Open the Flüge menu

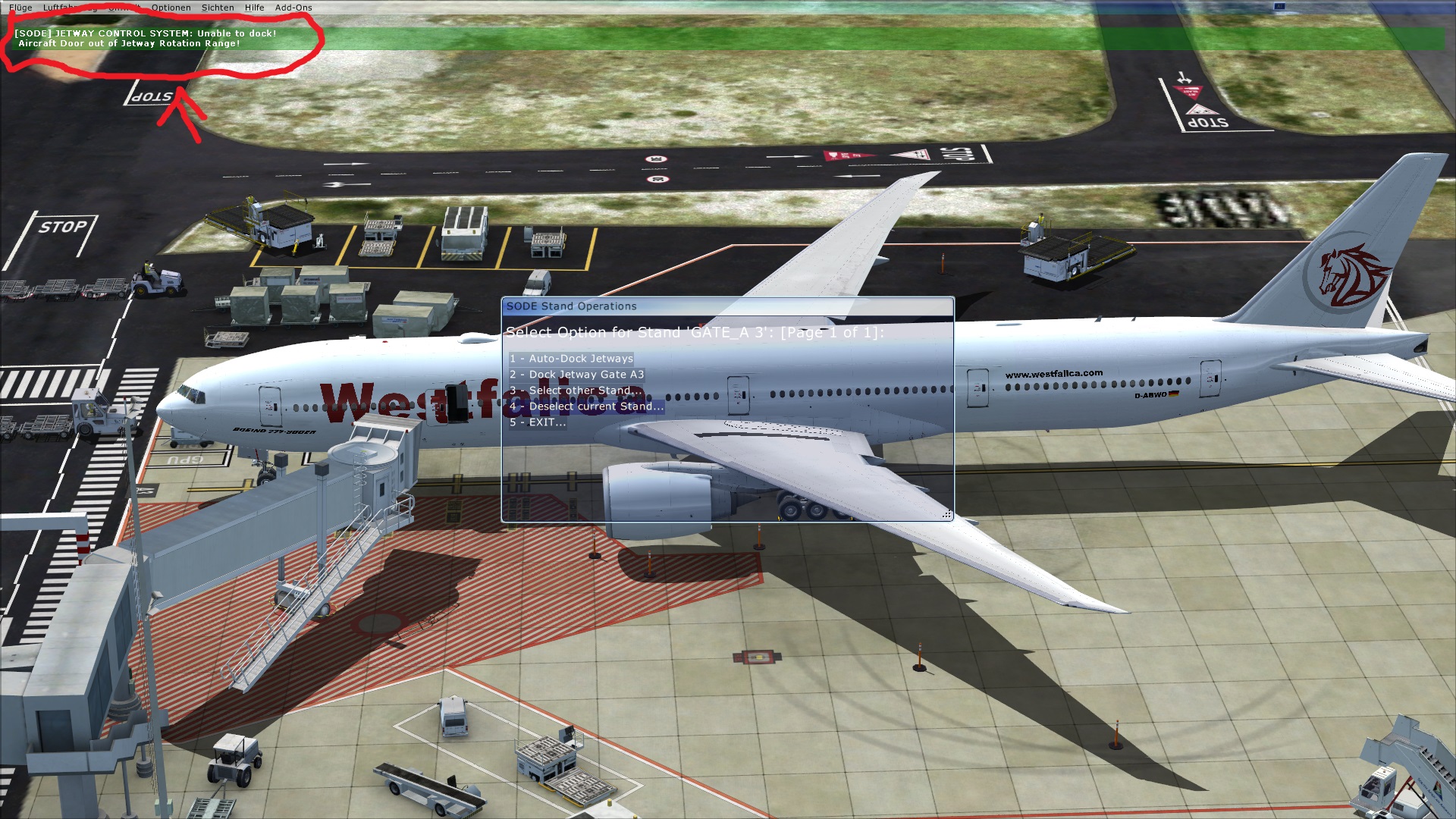(x=20, y=8)
